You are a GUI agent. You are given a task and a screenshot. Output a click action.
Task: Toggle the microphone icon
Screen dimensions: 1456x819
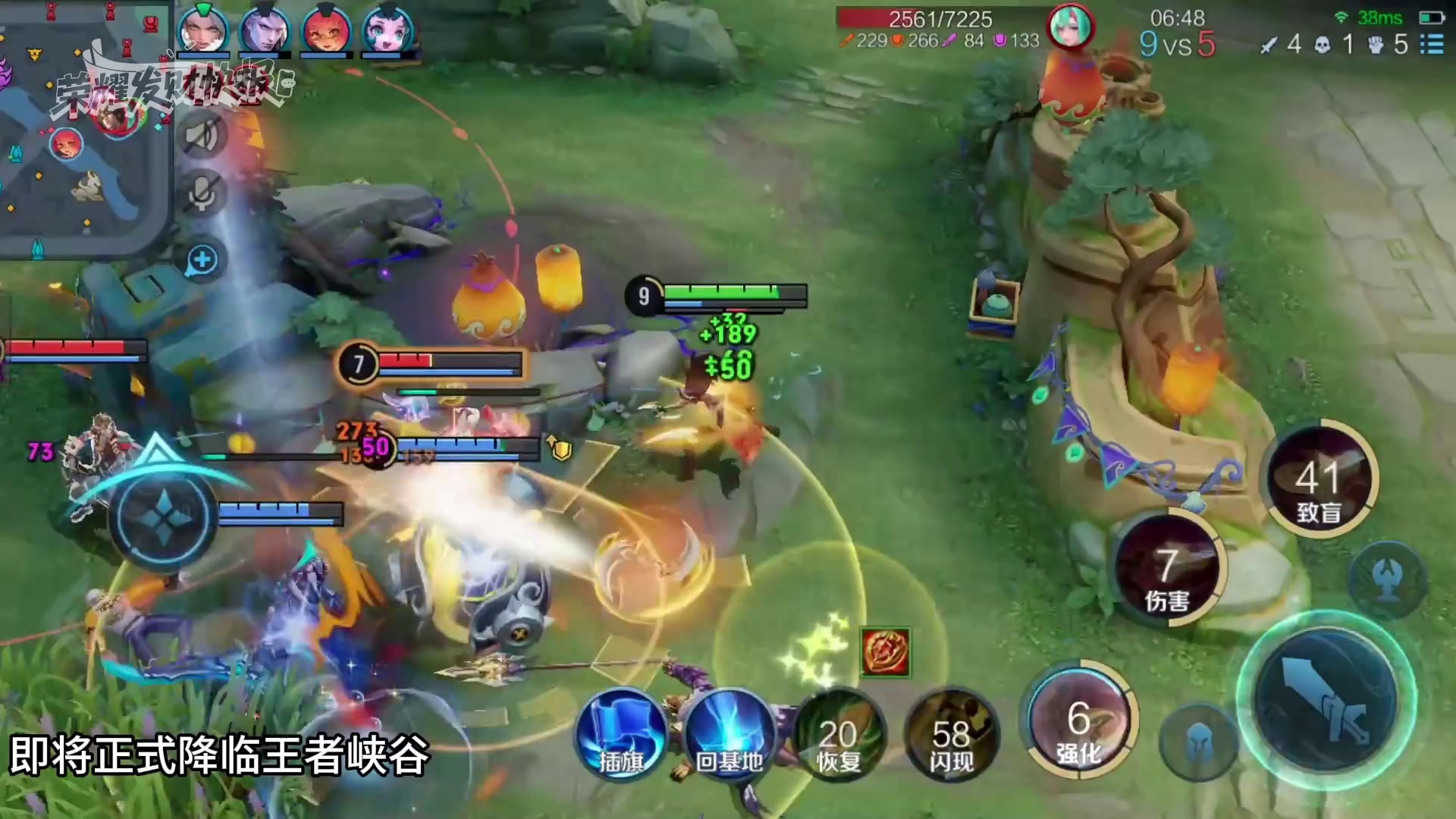(x=202, y=193)
